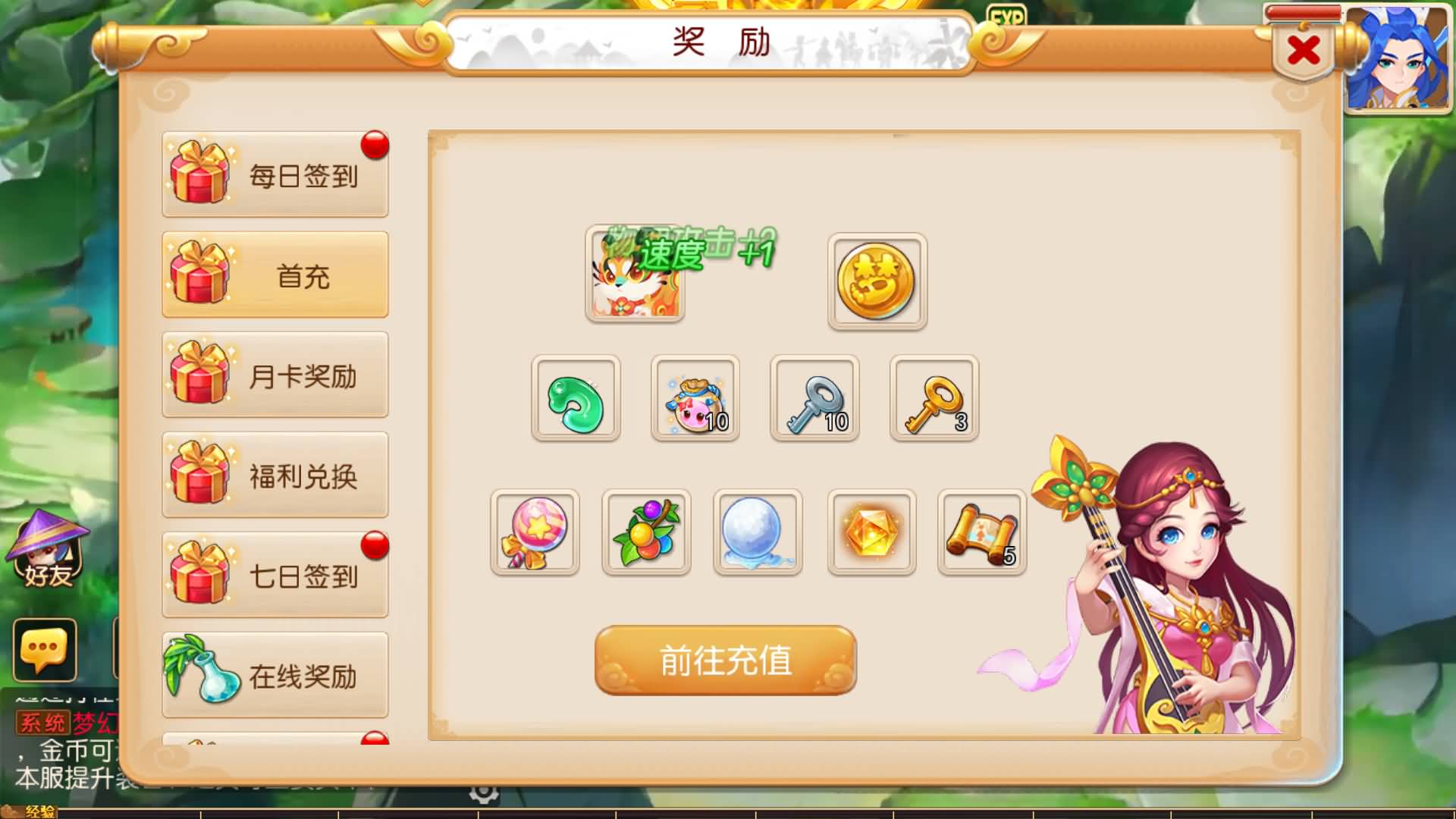Click the pink x10 pet item reward

(x=695, y=400)
